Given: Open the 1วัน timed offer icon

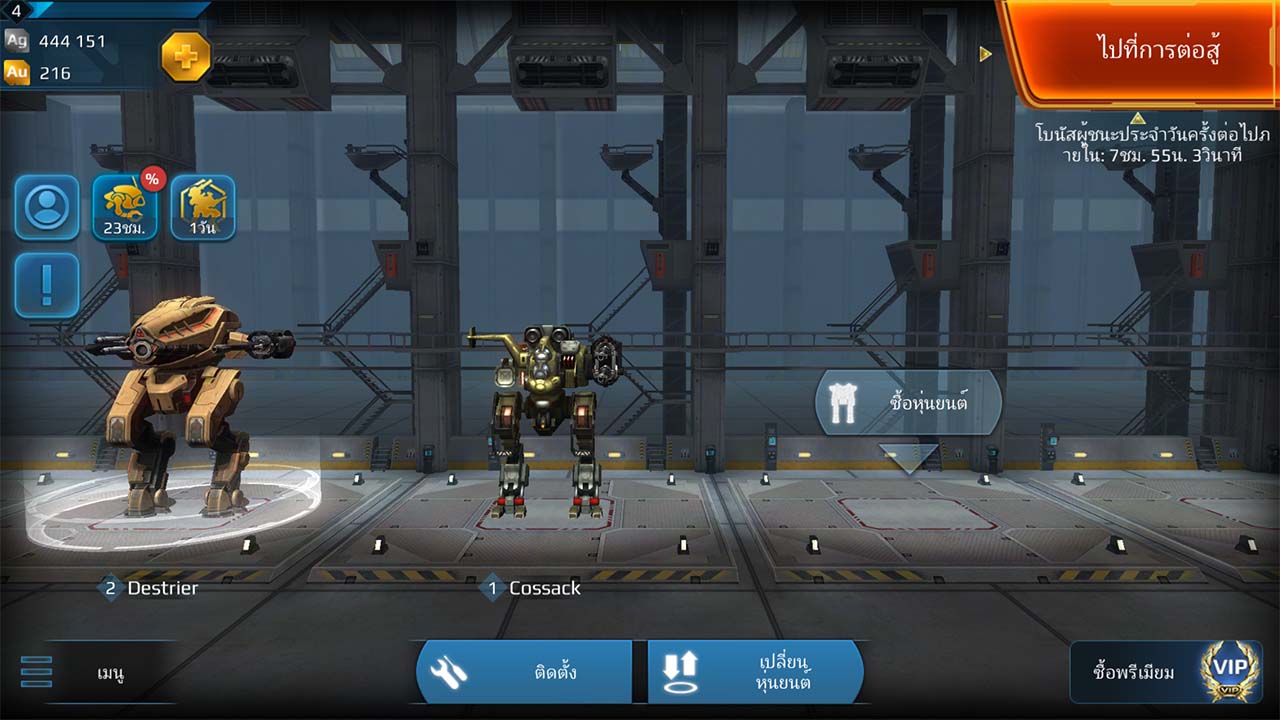Looking at the screenshot, I should [x=203, y=207].
